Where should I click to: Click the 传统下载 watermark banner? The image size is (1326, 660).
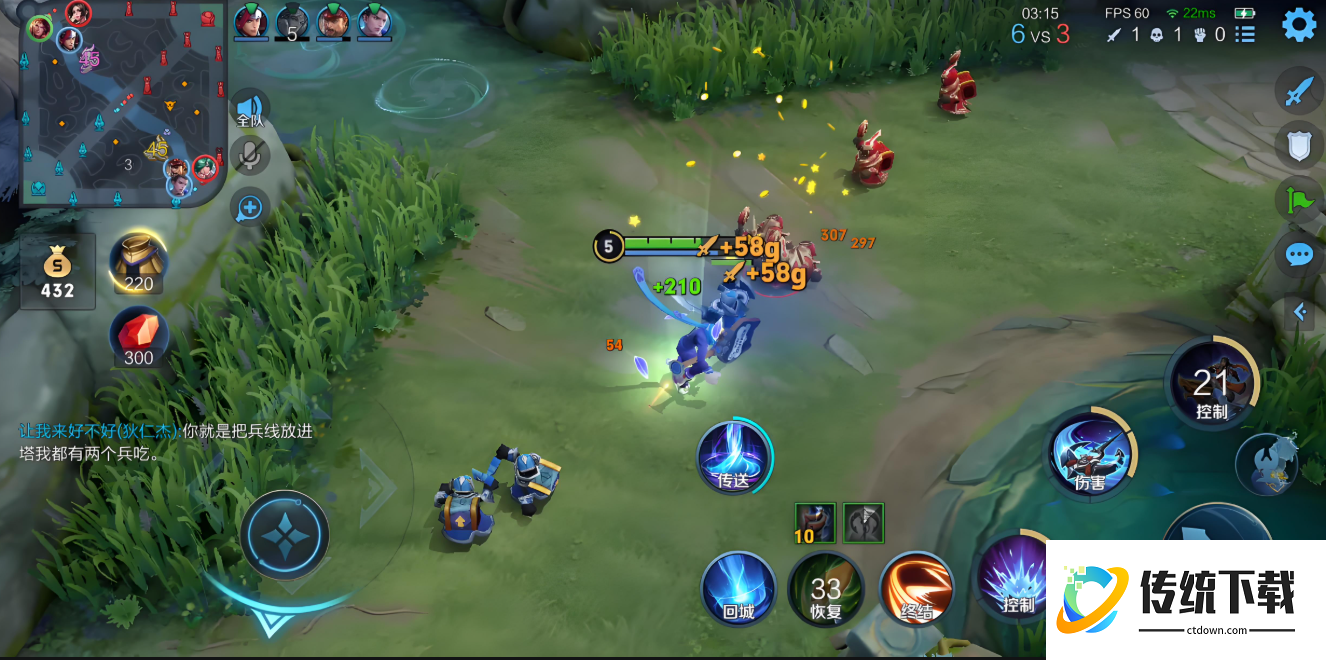point(1185,599)
